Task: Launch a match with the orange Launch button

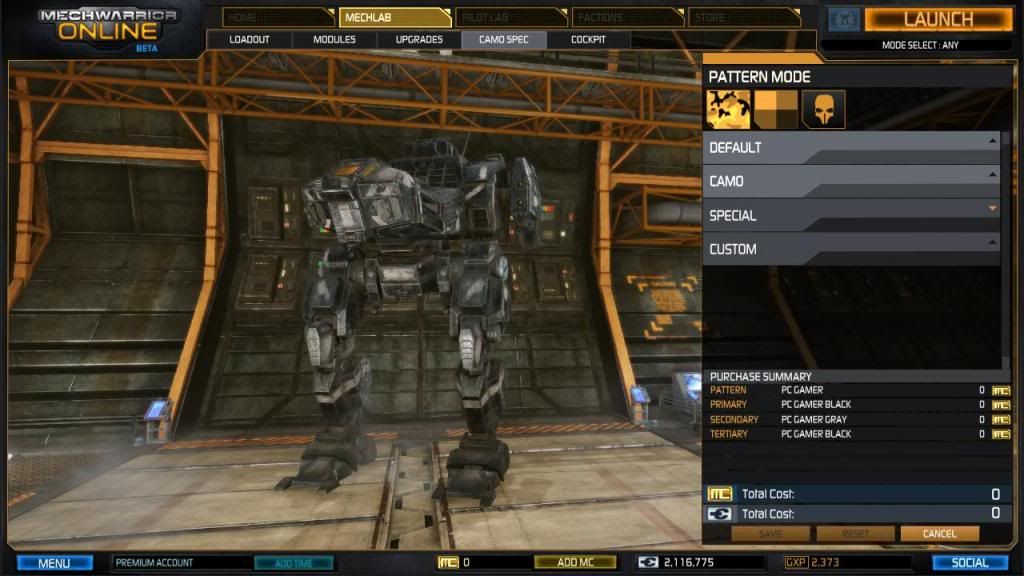Action: click(937, 19)
